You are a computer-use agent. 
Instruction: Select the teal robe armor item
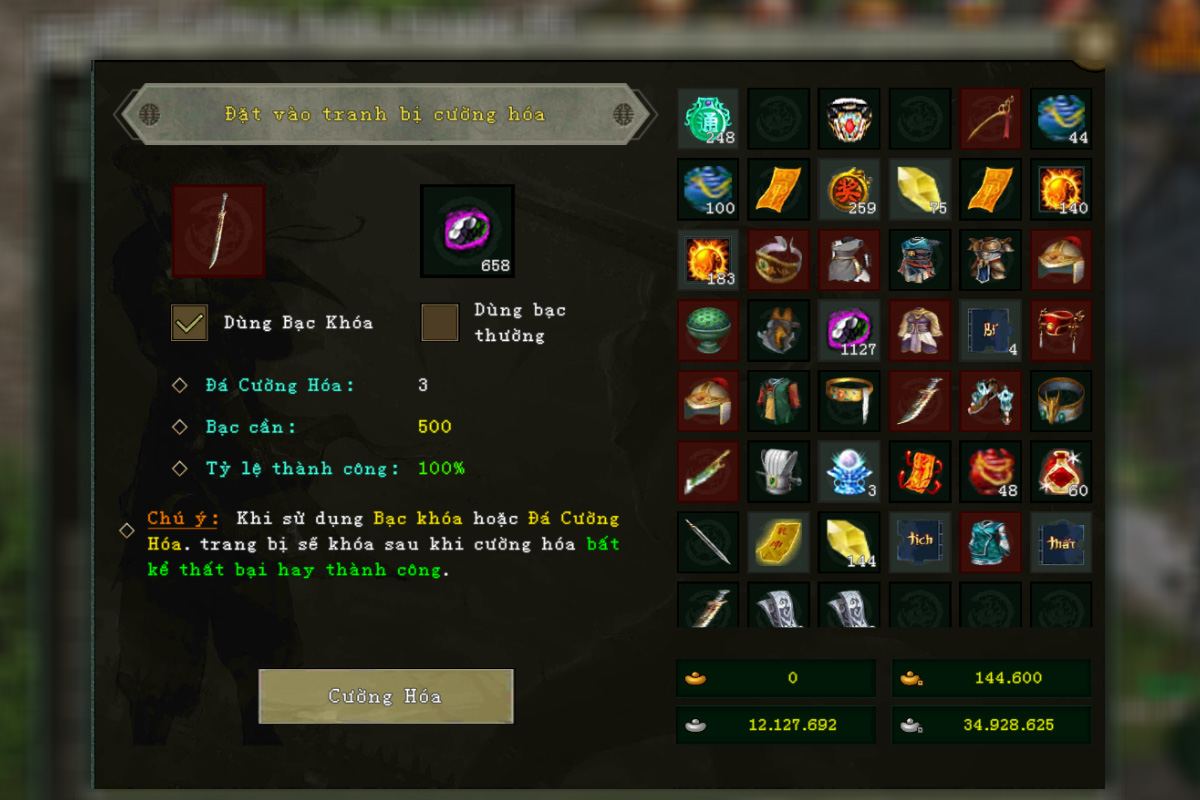click(990, 542)
